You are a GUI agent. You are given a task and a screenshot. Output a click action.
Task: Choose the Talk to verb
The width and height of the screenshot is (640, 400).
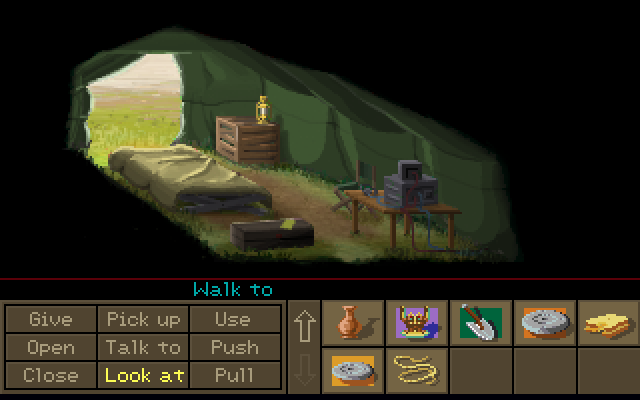click(143, 347)
